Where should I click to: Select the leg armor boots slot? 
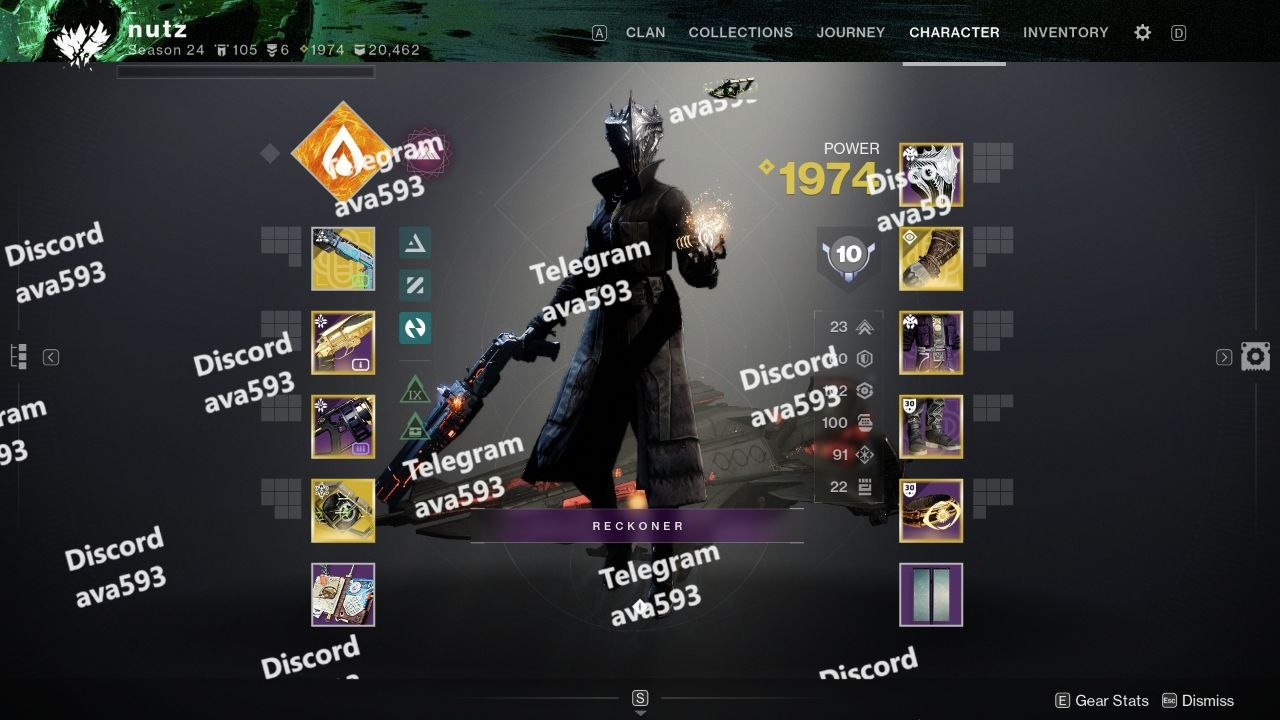click(931, 427)
